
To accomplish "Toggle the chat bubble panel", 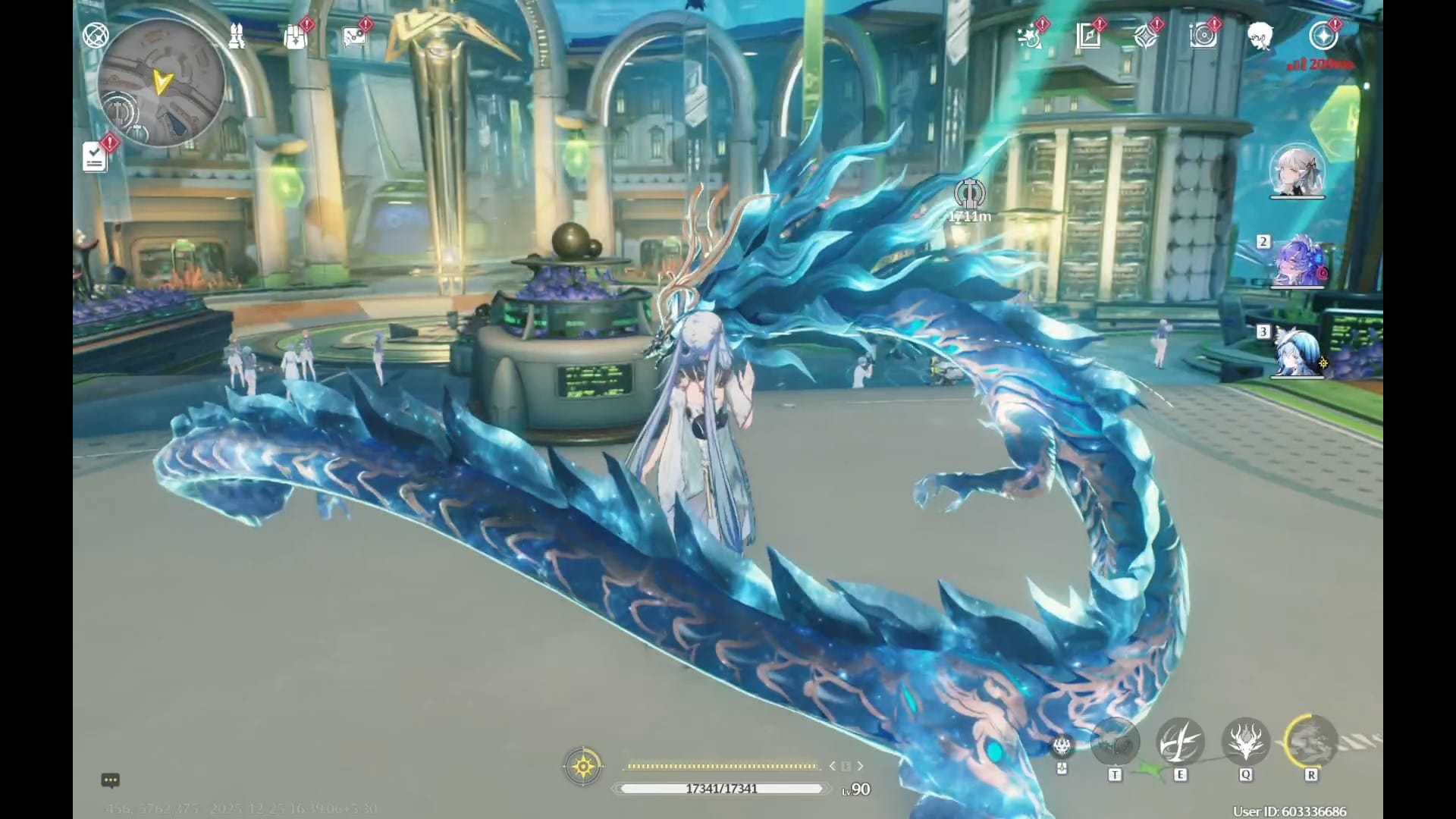I will (111, 780).
